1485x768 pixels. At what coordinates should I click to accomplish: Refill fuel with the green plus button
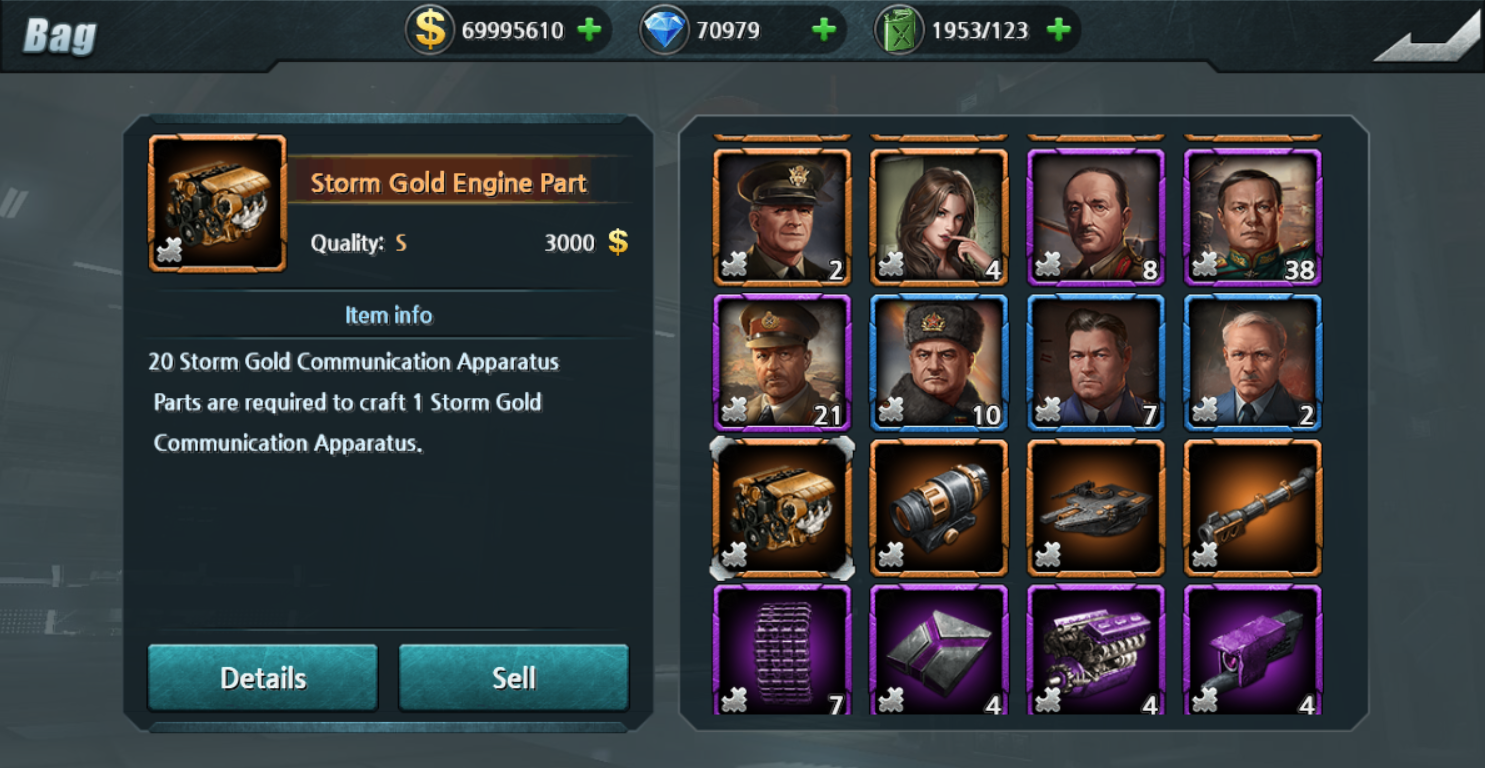tap(1058, 30)
